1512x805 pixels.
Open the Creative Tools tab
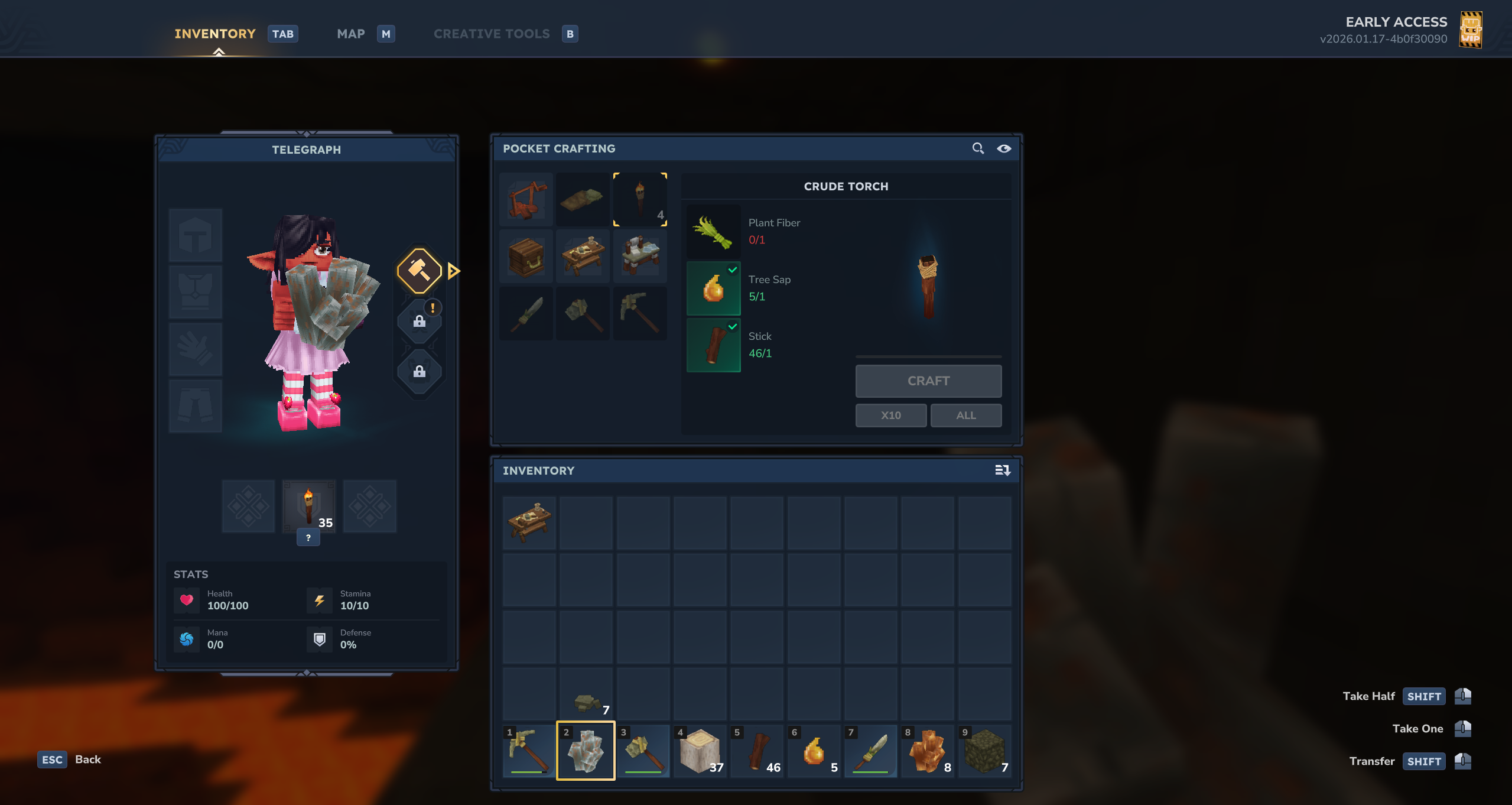coord(492,34)
